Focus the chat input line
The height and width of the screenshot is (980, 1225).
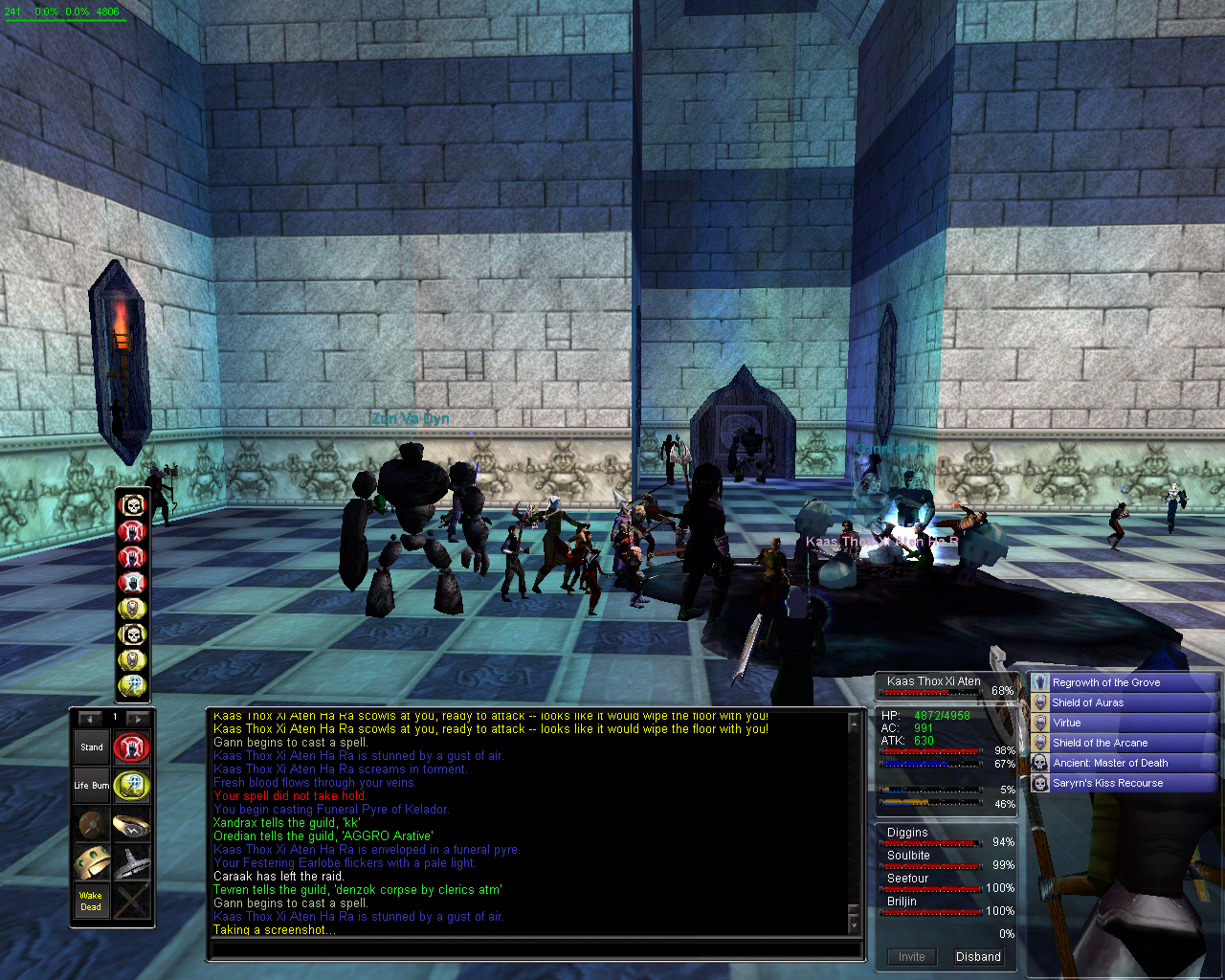point(534,951)
